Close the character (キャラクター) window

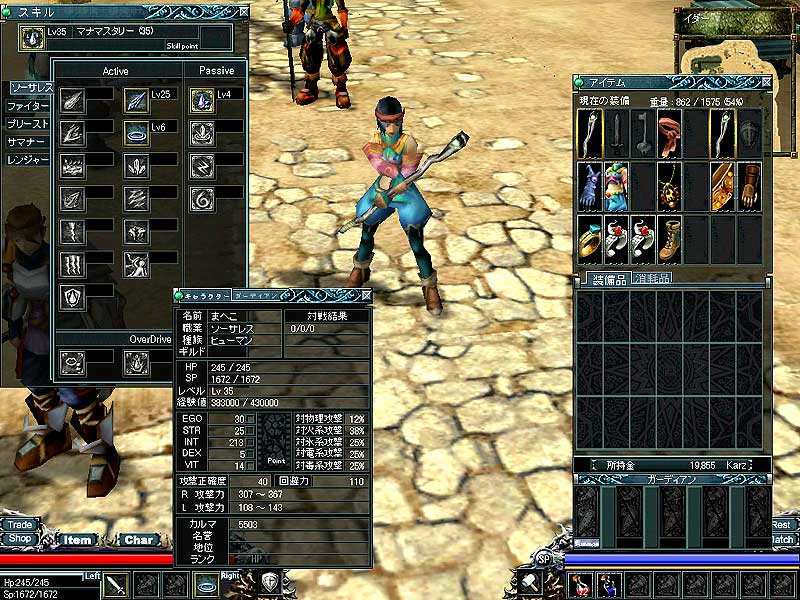click(x=366, y=295)
